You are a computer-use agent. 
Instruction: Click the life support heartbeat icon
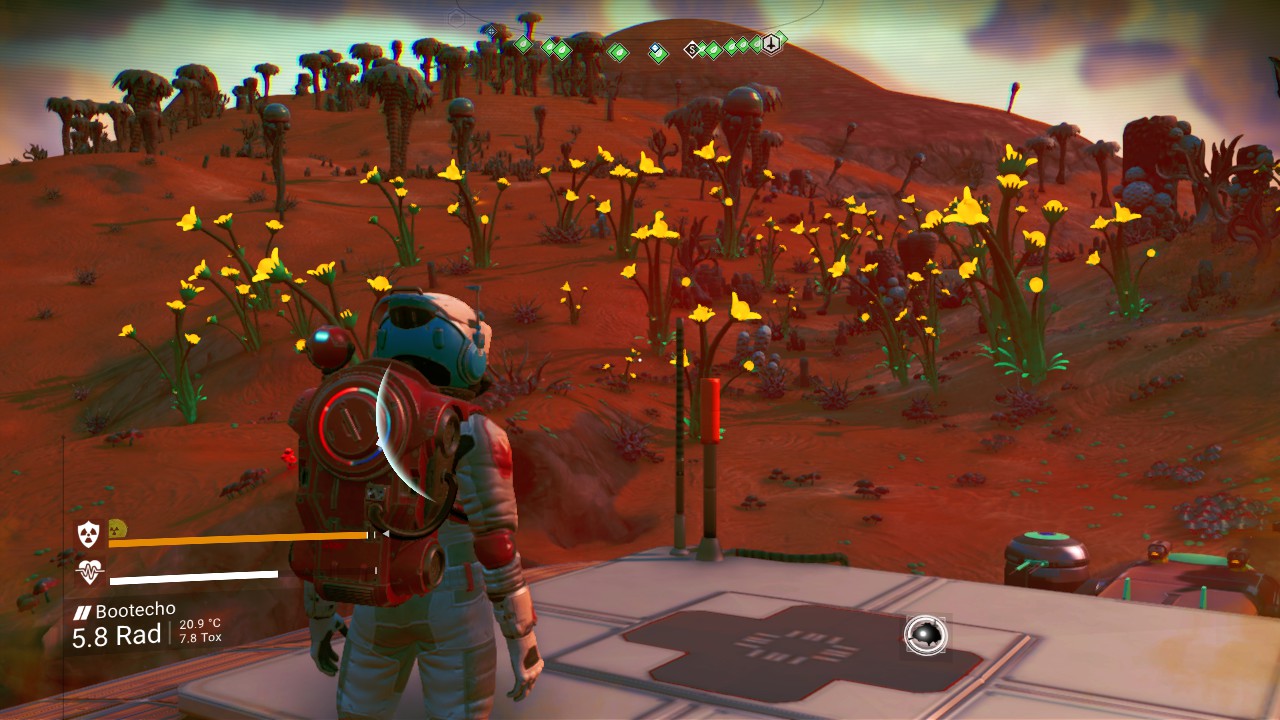click(89, 573)
